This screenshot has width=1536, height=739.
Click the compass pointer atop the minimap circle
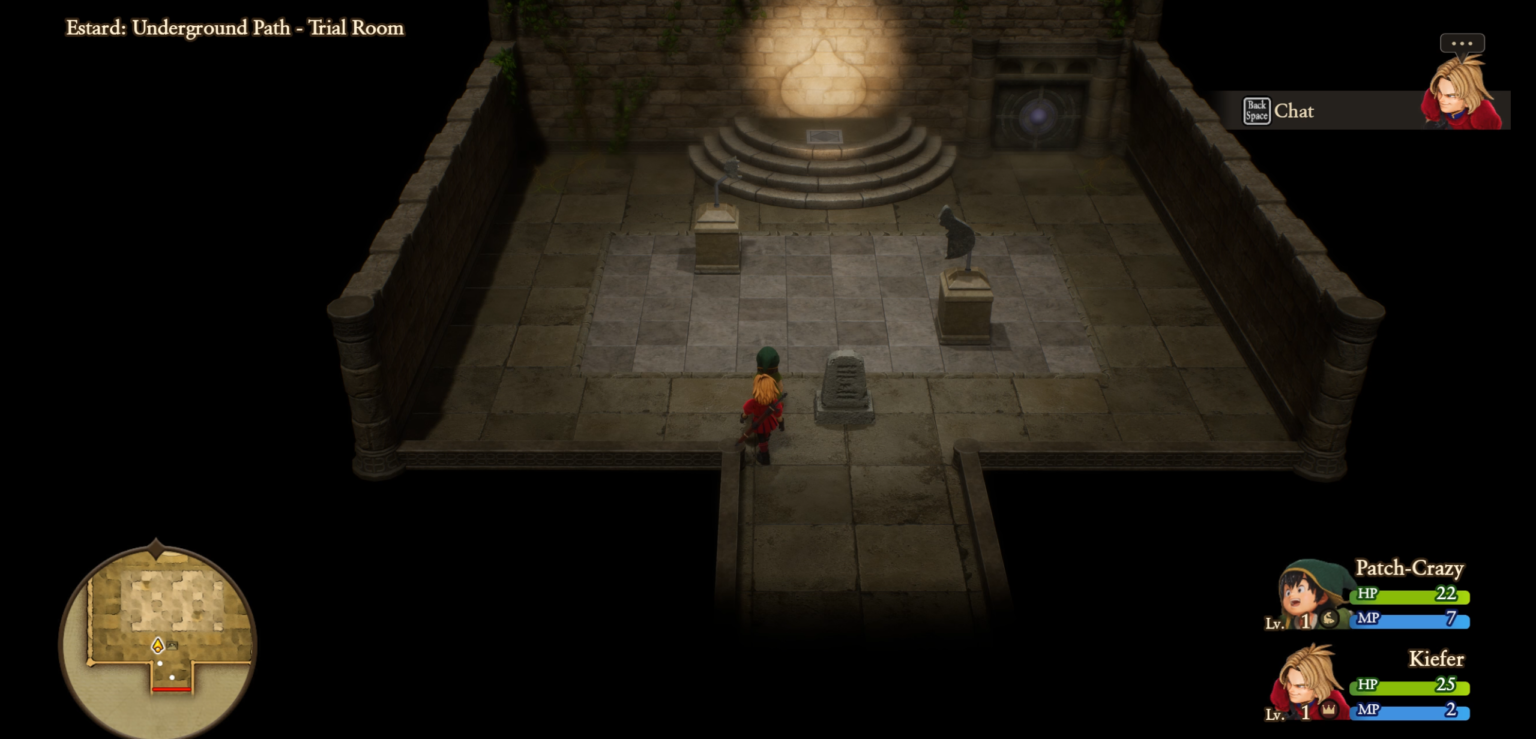coord(157,545)
